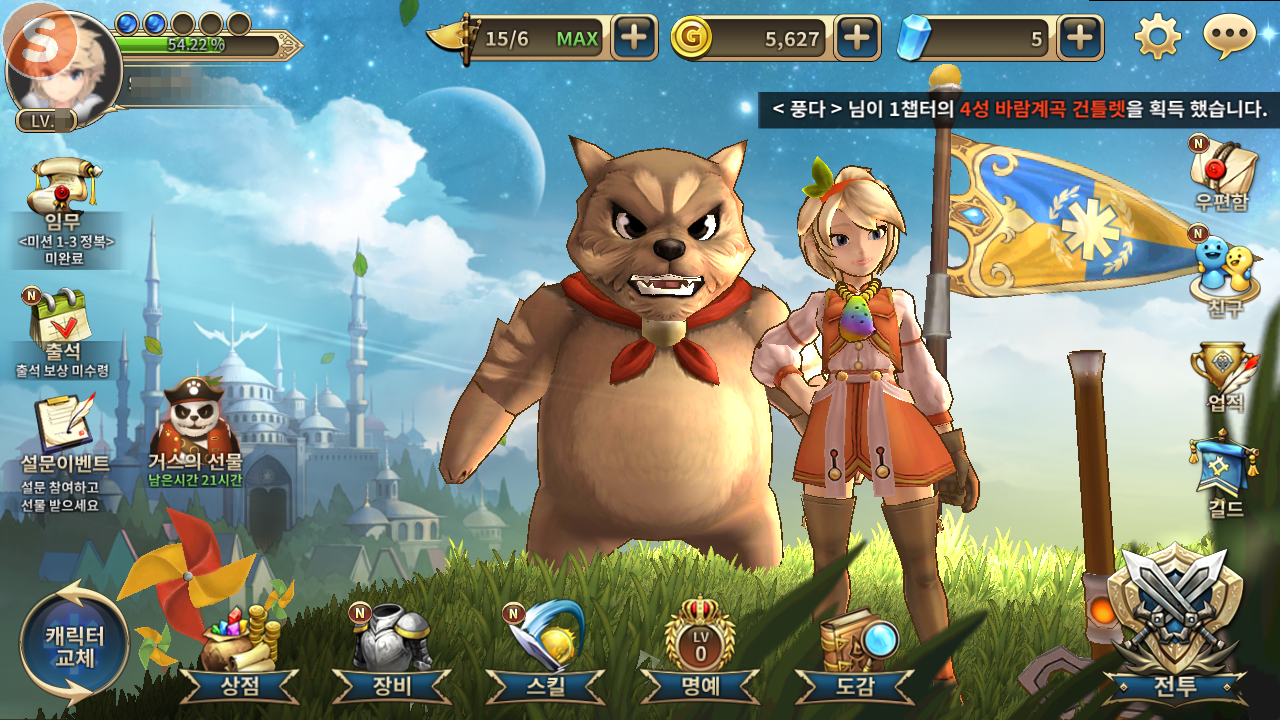1280x720 pixels.
Task: Open the 길드 guild banner
Action: (x=1224, y=475)
